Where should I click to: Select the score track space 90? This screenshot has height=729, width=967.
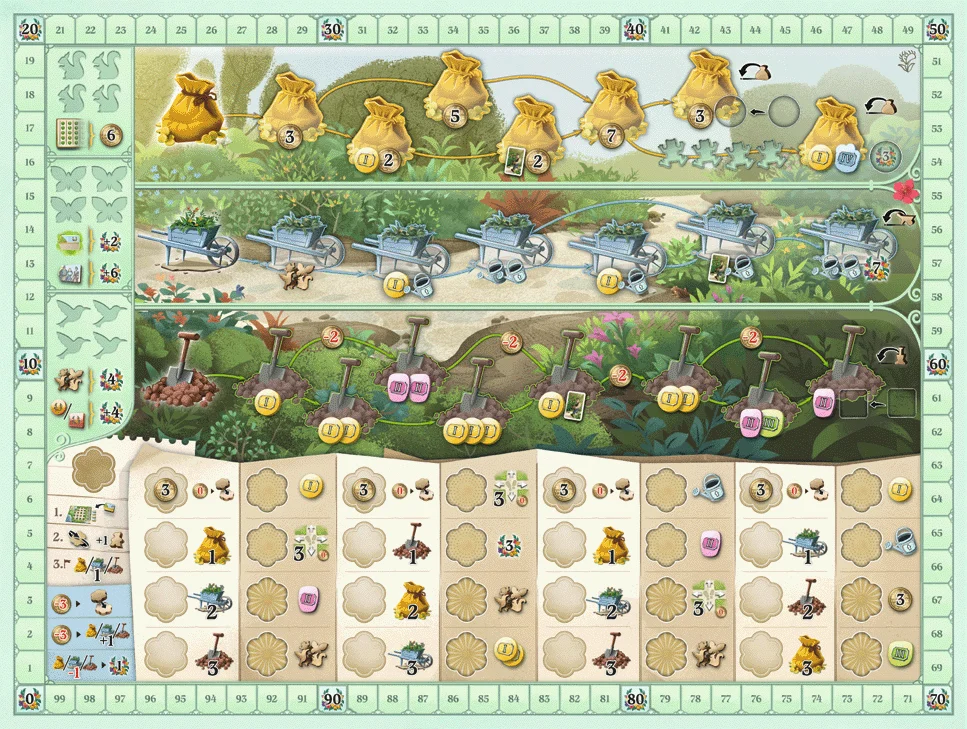[332, 697]
